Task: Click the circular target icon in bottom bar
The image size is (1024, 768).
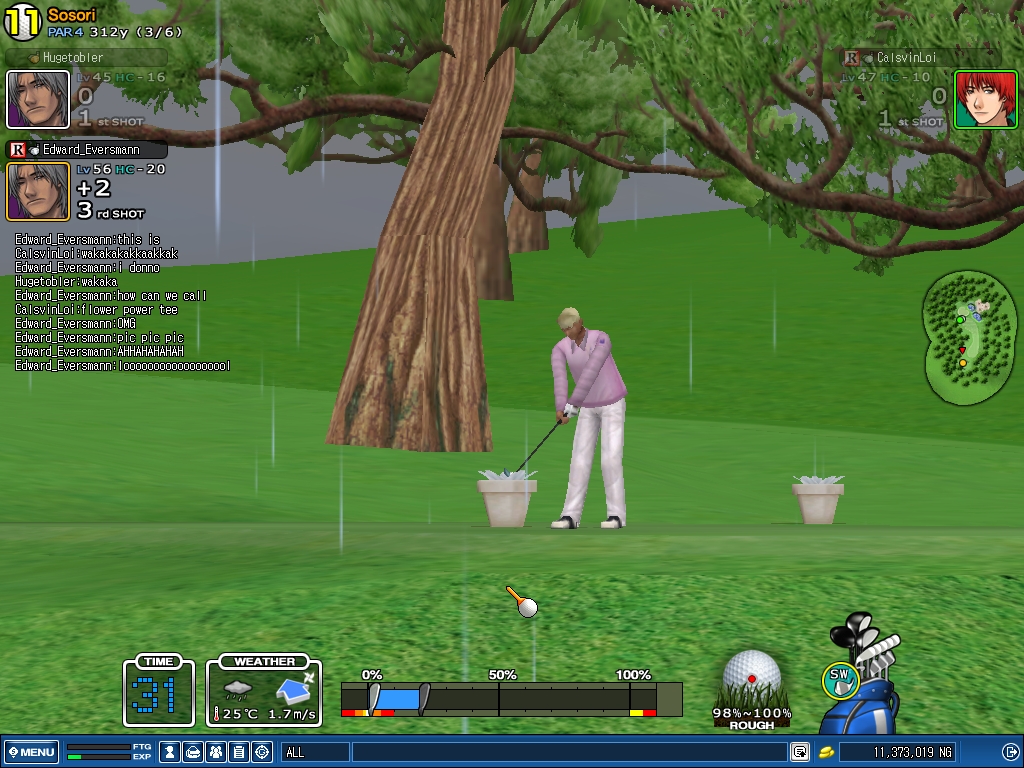Action: click(x=262, y=752)
